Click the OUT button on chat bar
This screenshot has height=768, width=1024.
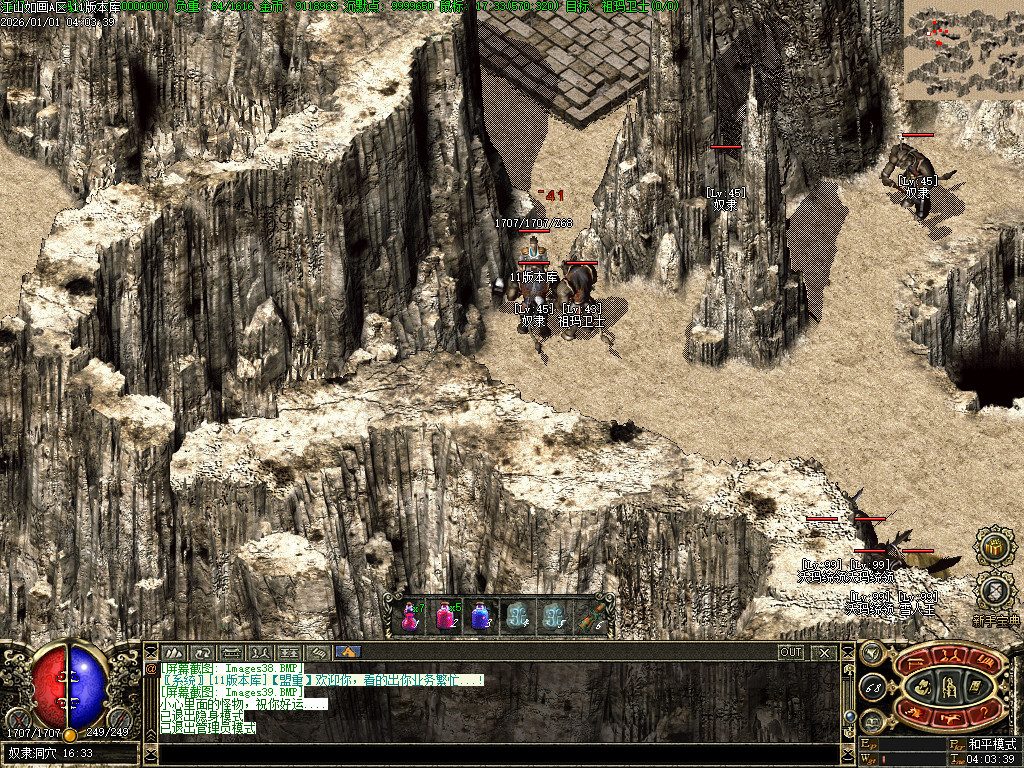pos(791,652)
